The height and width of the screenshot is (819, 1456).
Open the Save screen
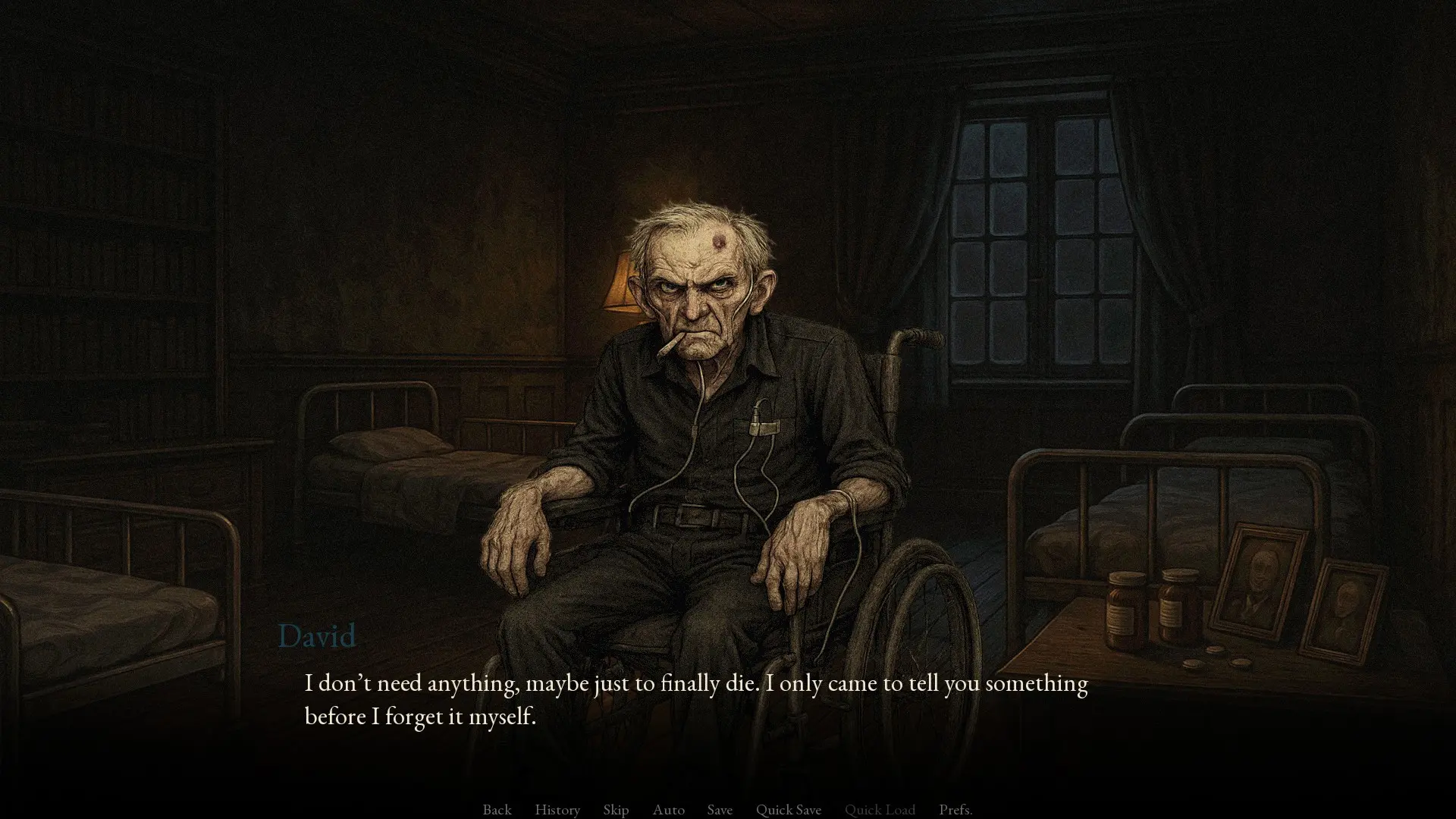tap(719, 809)
